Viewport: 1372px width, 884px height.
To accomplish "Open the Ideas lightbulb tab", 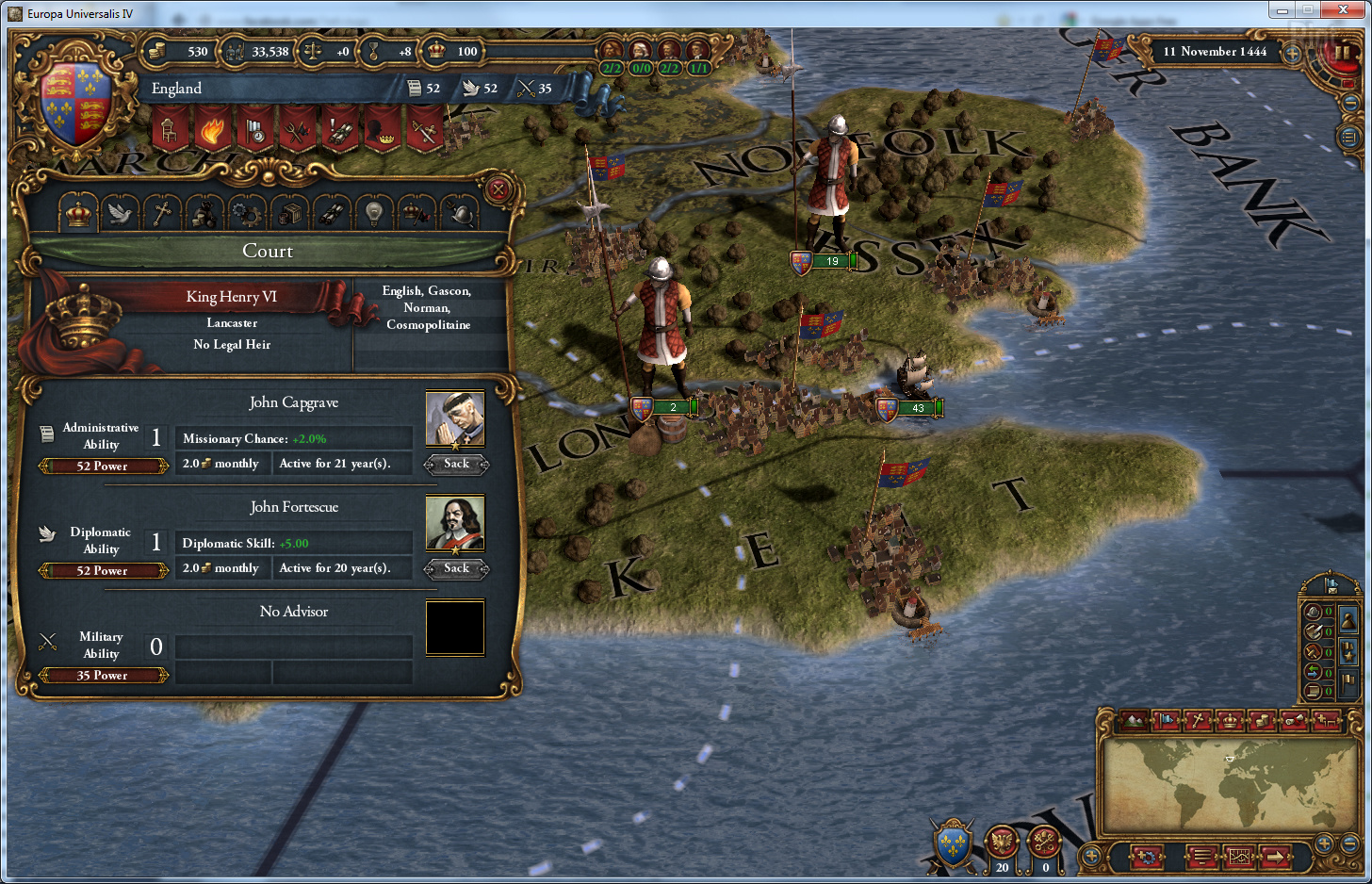I will click(374, 215).
